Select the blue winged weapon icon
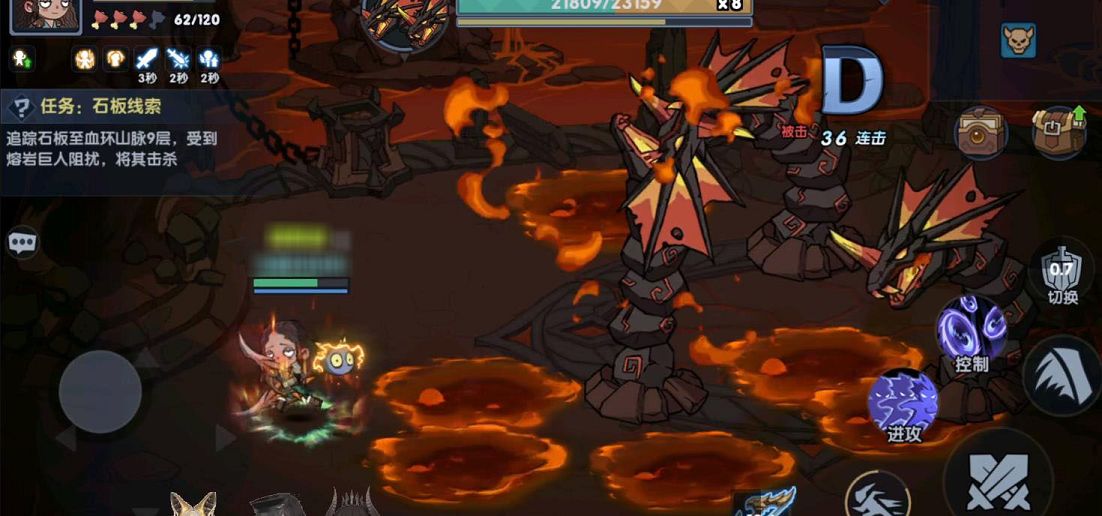 coord(765,502)
